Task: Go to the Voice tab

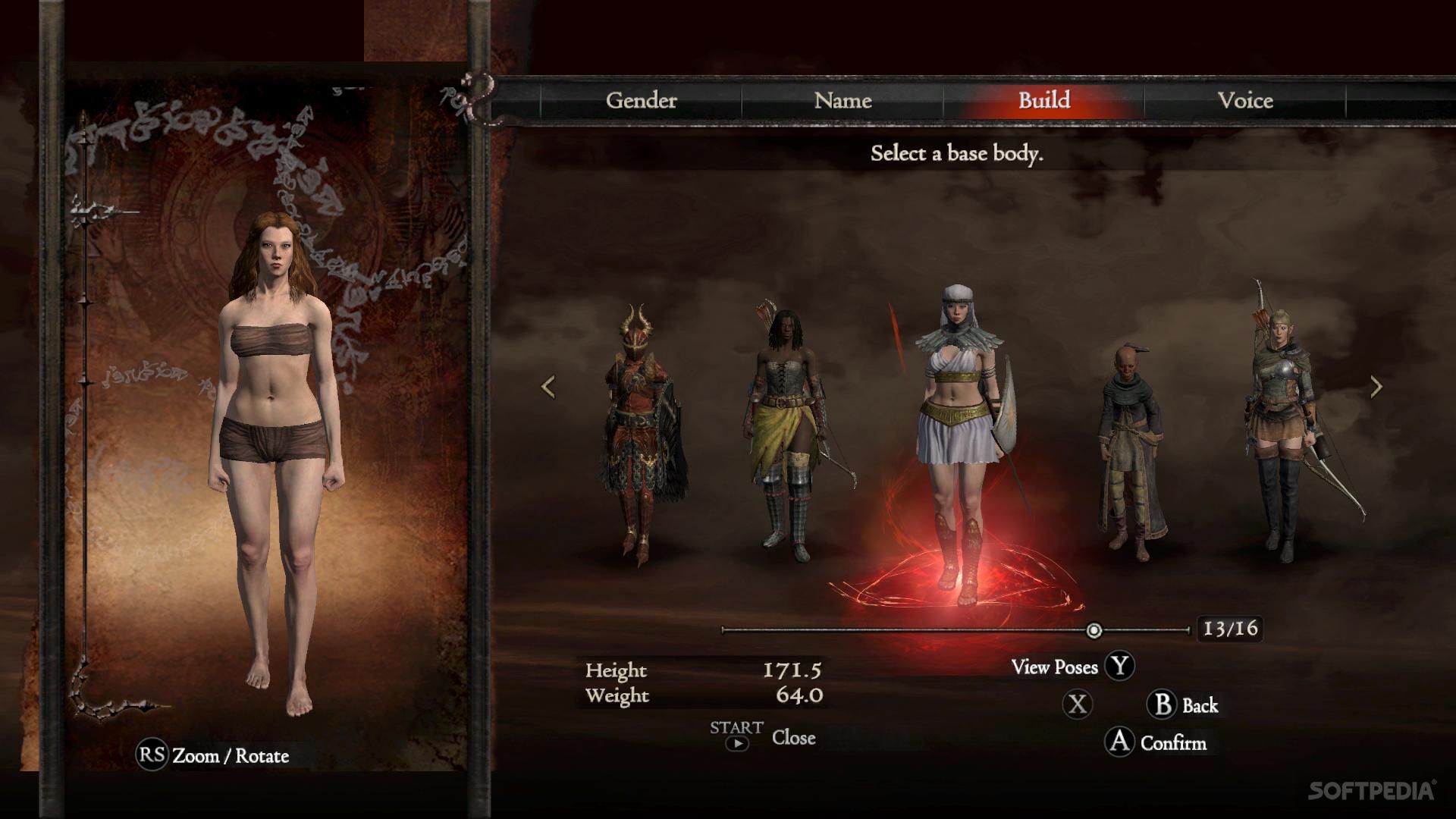Action: click(1244, 100)
